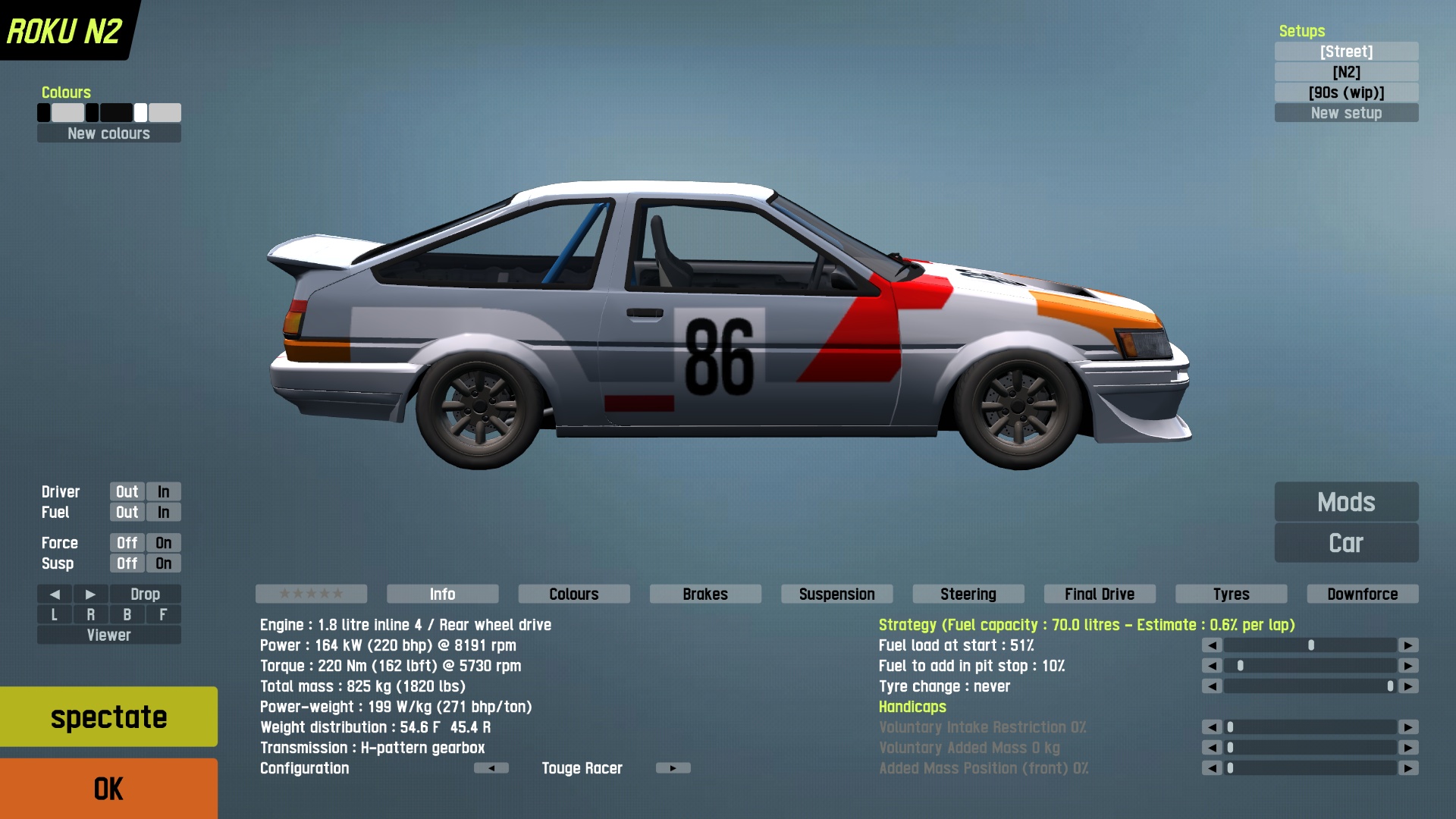Image resolution: width=1456 pixels, height=819 pixels.
Task: Set Fuel view to Out
Action: coord(127,513)
